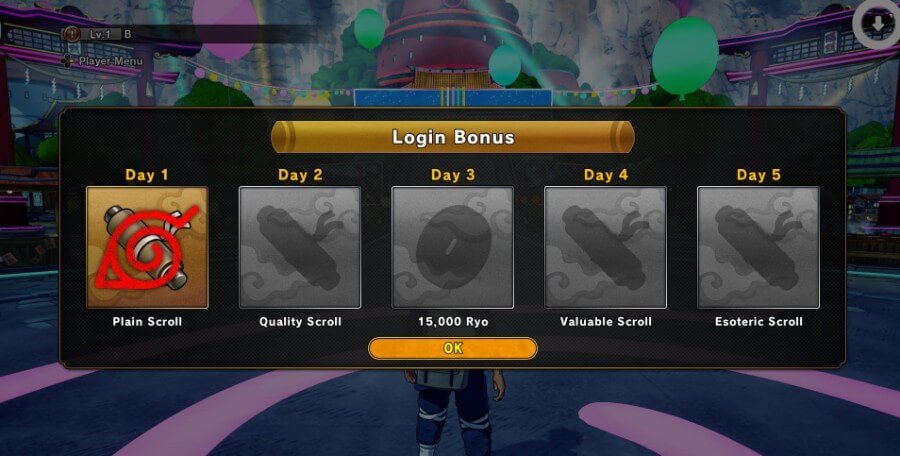Select the Day 5 Esoteric Scroll reward
900x456 pixels.
tap(758, 247)
